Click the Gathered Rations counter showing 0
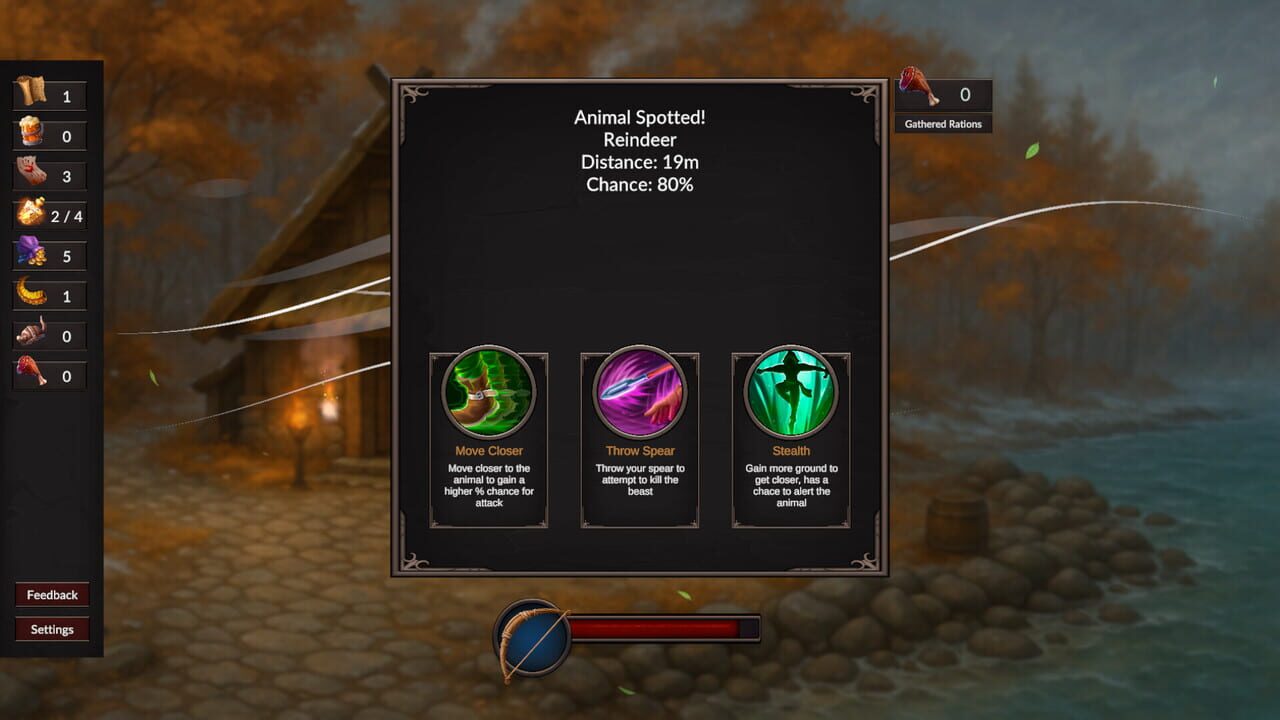This screenshot has height=720, width=1280. (x=966, y=94)
